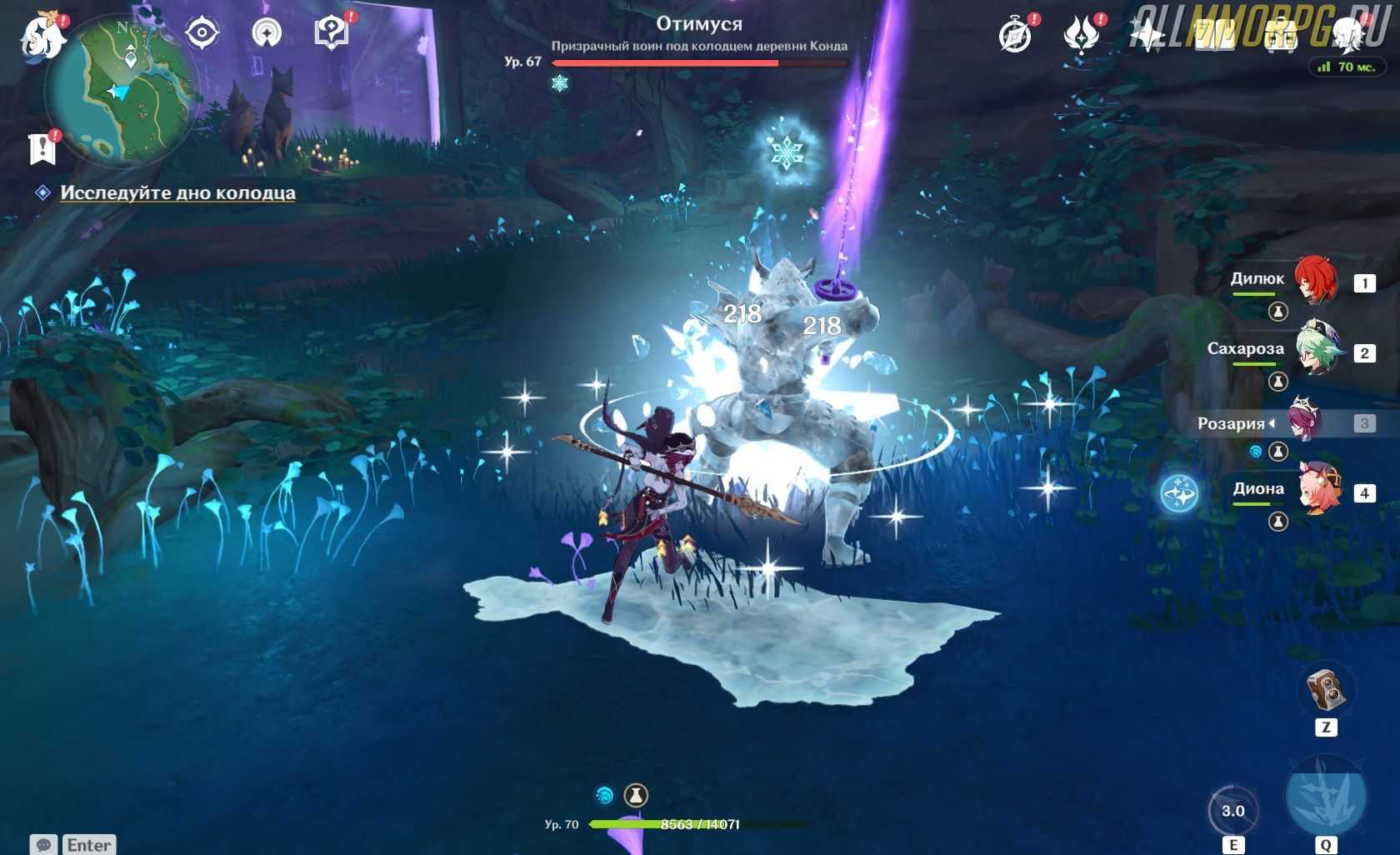Click the circular star beacon icon
The width and height of the screenshot is (1400, 855).
[267, 33]
